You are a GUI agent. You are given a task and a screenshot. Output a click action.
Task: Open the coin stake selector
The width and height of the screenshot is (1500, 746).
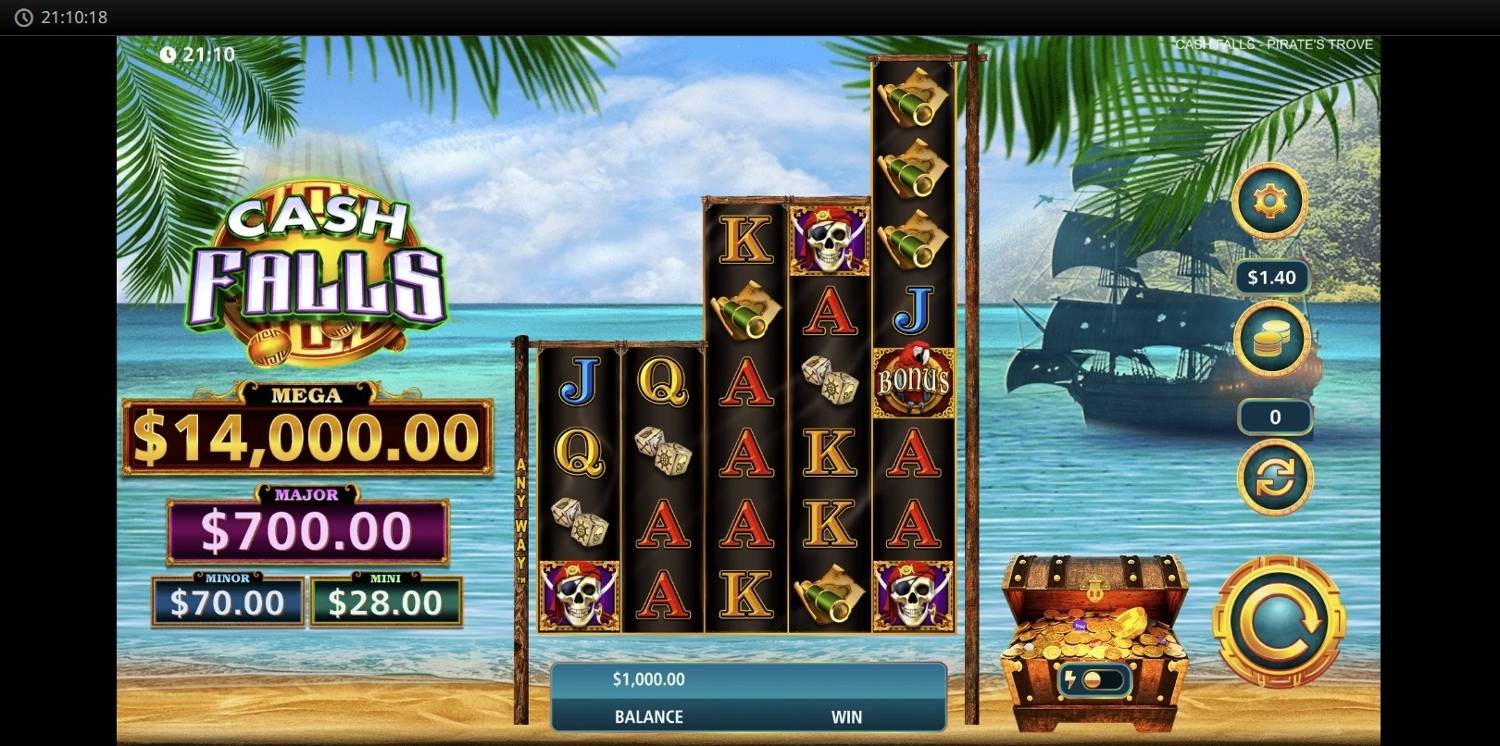[x=1270, y=338]
